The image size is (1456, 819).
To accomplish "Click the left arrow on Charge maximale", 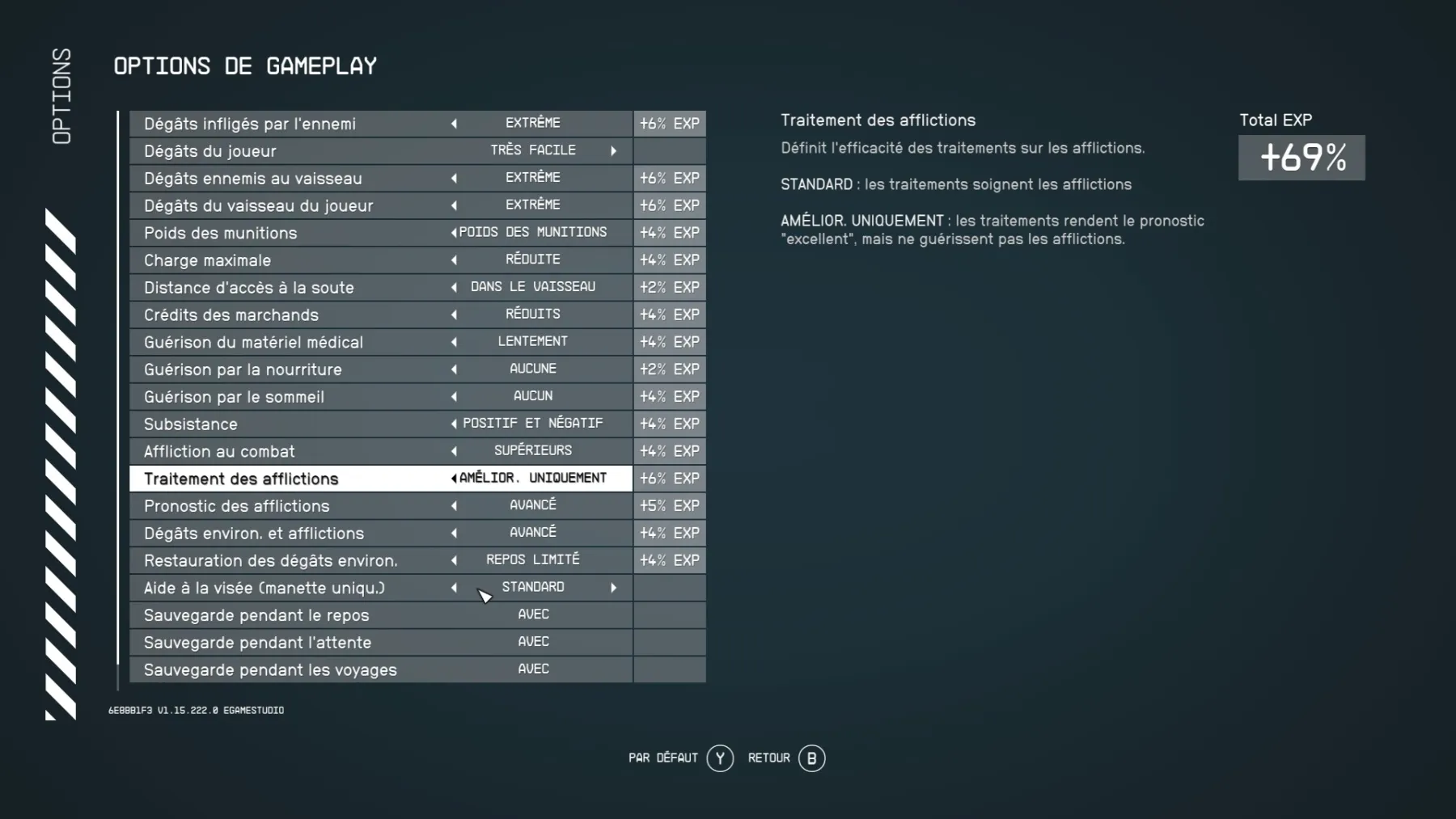I will (x=454, y=260).
